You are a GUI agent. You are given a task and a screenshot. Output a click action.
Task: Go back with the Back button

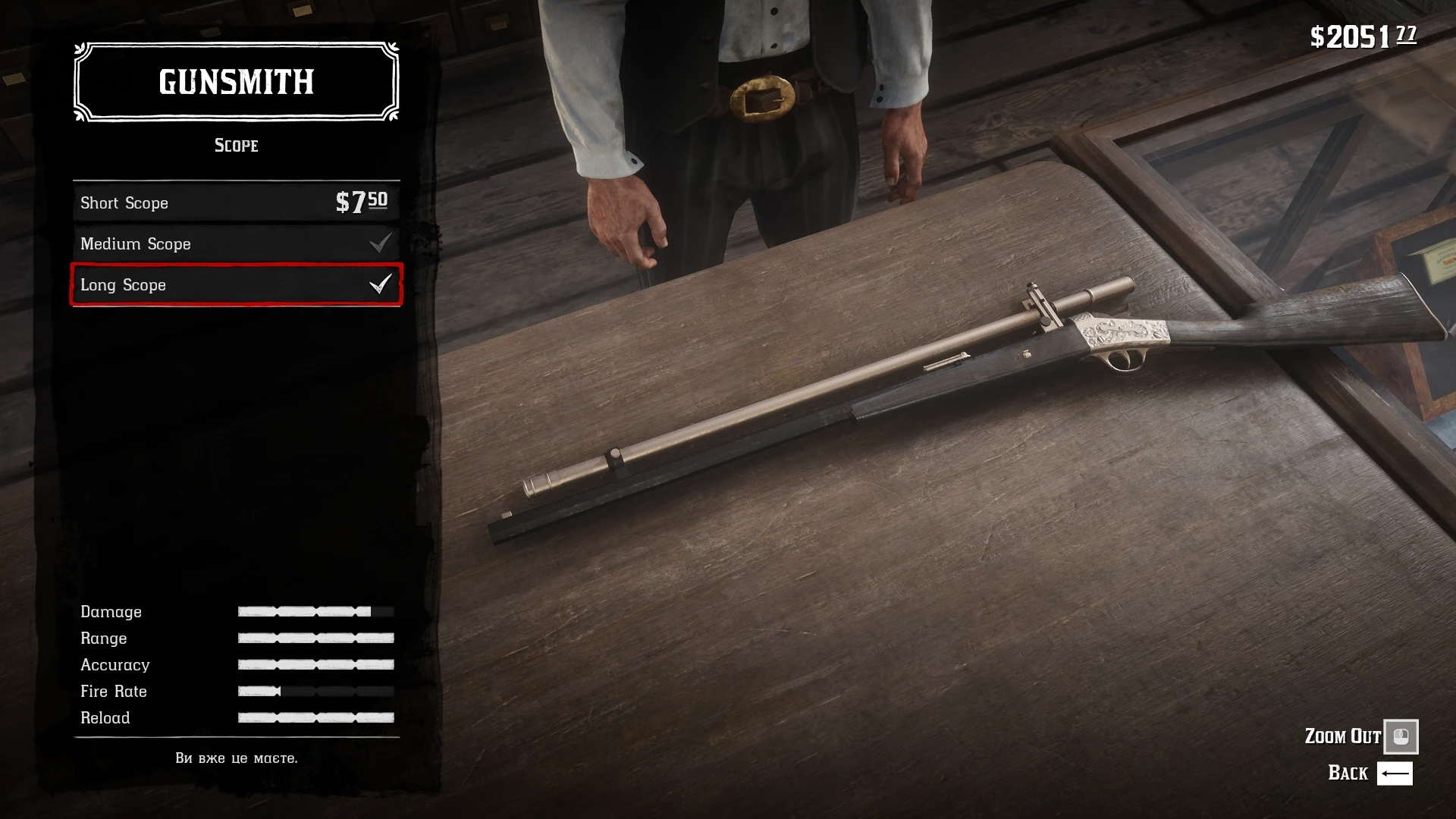click(1394, 773)
